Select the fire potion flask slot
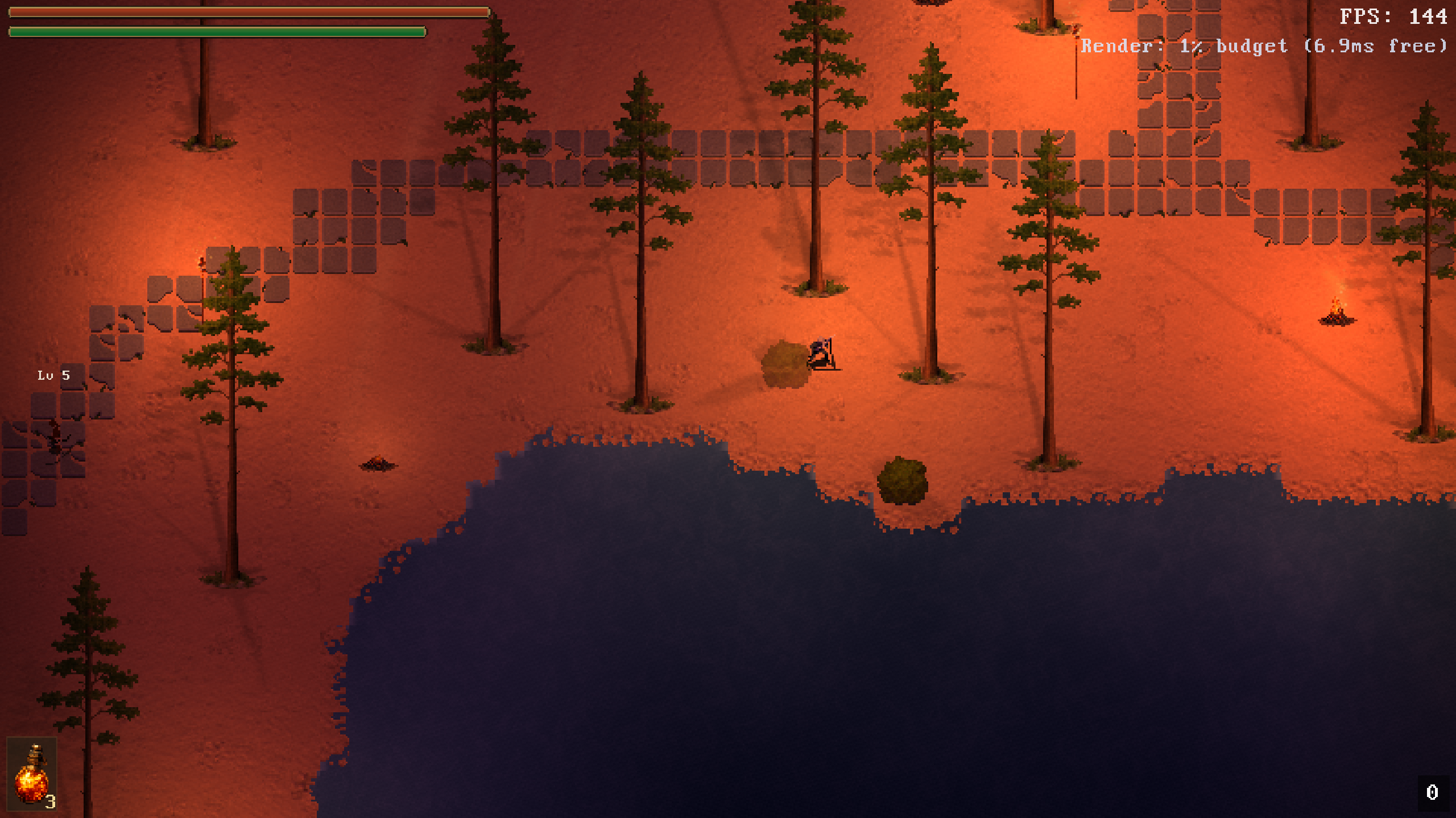Viewport: 1456px width, 818px height. click(x=32, y=774)
